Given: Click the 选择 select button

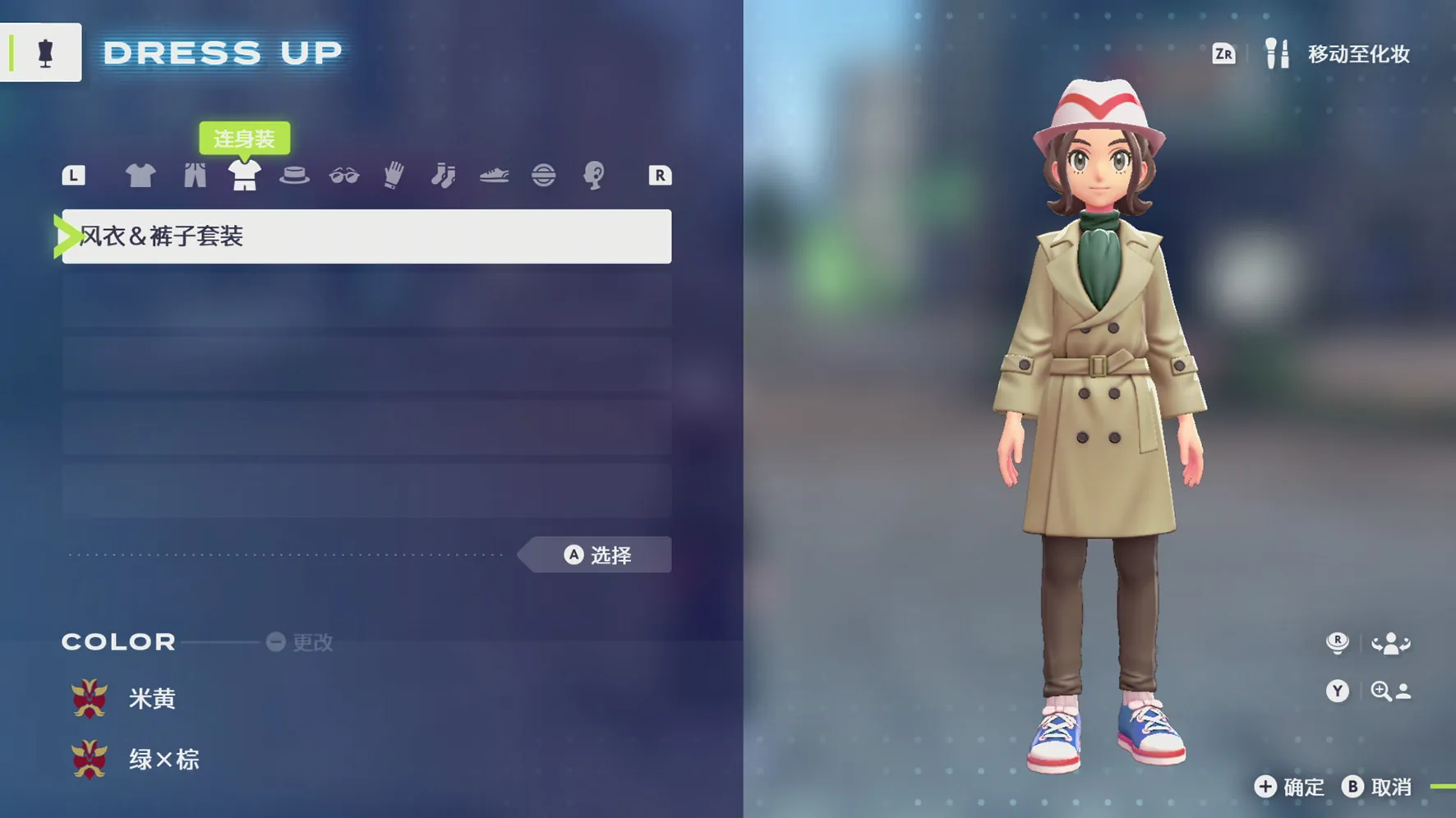Looking at the screenshot, I should point(597,556).
